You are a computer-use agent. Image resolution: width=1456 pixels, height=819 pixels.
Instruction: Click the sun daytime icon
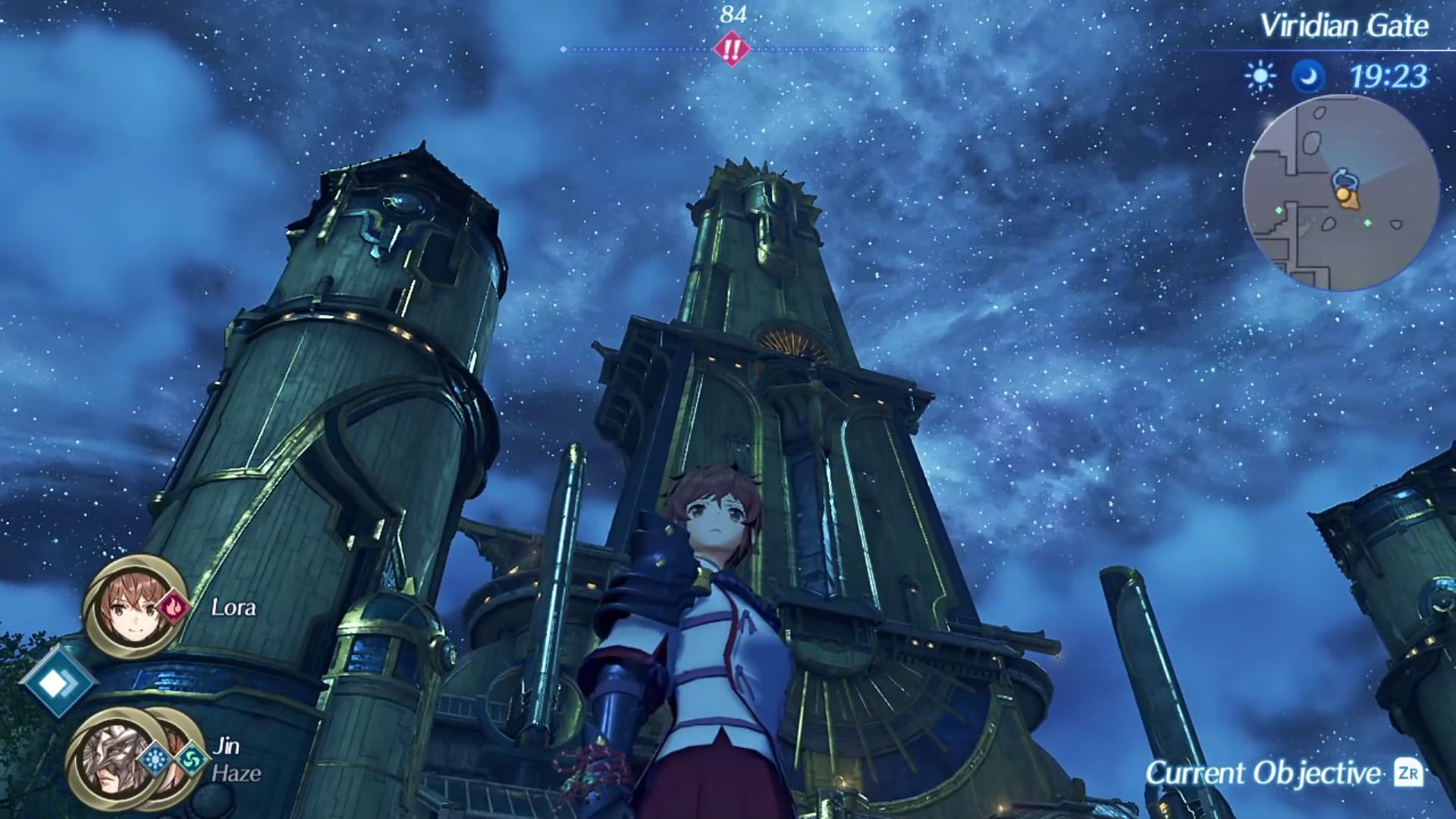click(x=1260, y=76)
